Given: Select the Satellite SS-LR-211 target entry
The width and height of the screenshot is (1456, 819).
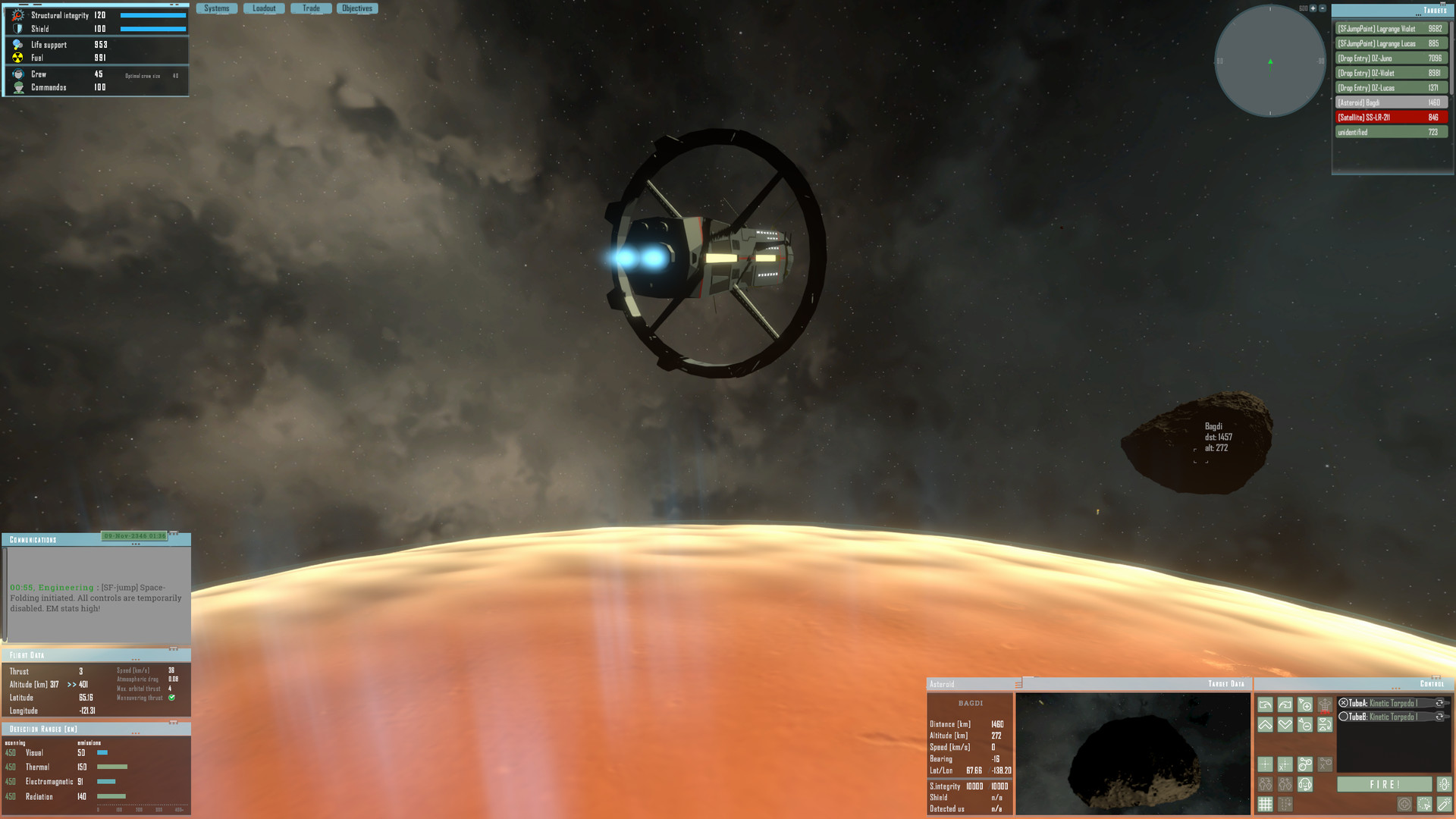Looking at the screenshot, I should tap(1391, 117).
